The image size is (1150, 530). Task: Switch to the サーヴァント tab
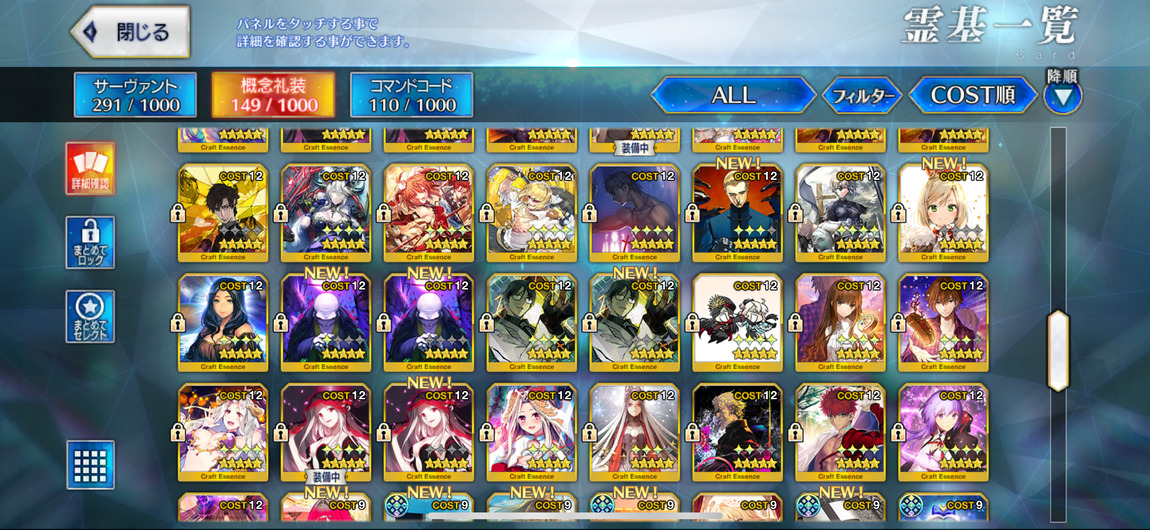136,95
